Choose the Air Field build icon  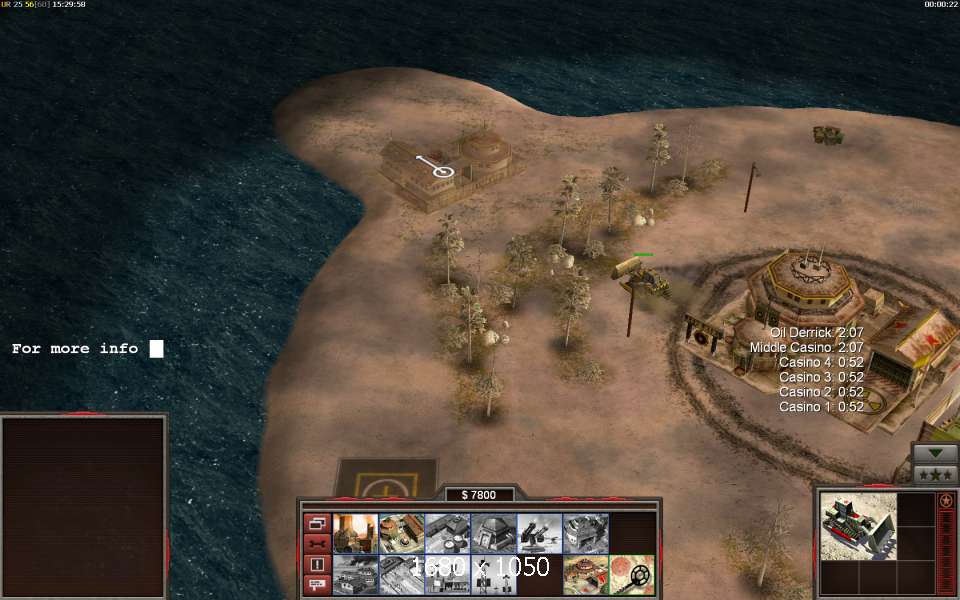tap(401, 574)
